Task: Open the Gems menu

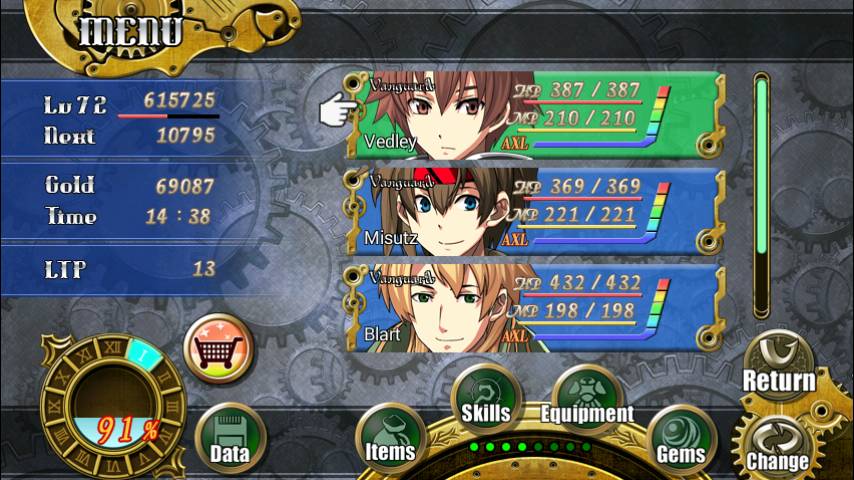Action: (680, 437)
